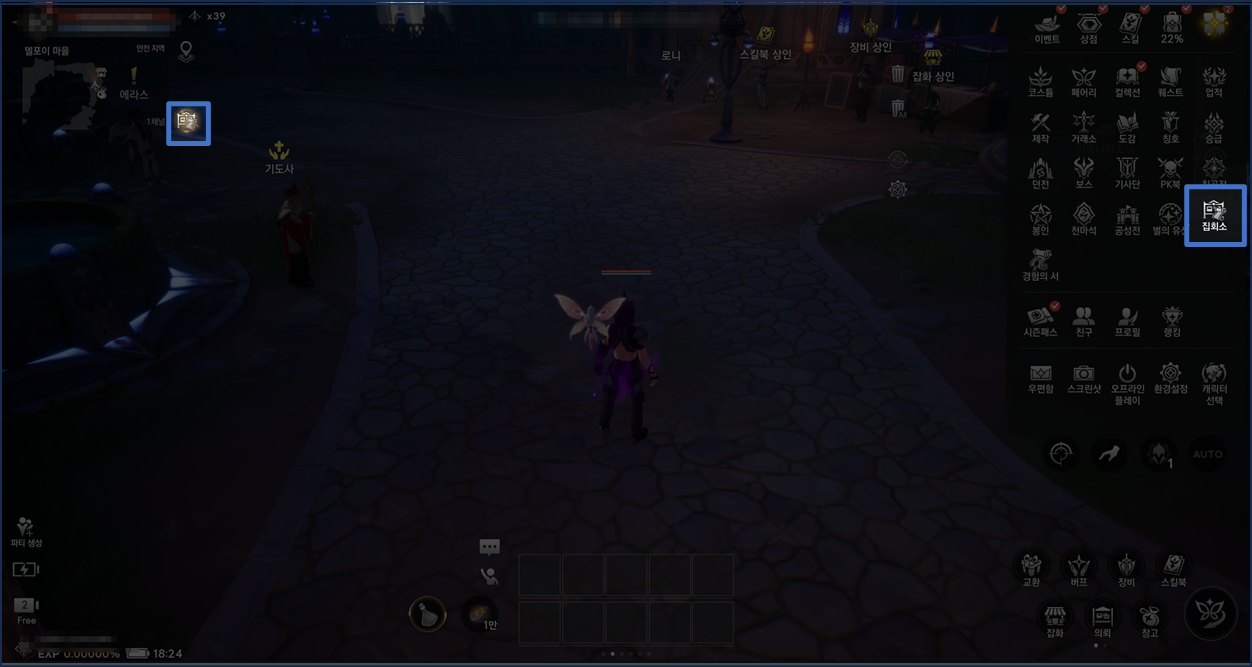The image size is (1252, 667).
Task: Open the 보스 boss menu
Action: [x=1084, y=172]
